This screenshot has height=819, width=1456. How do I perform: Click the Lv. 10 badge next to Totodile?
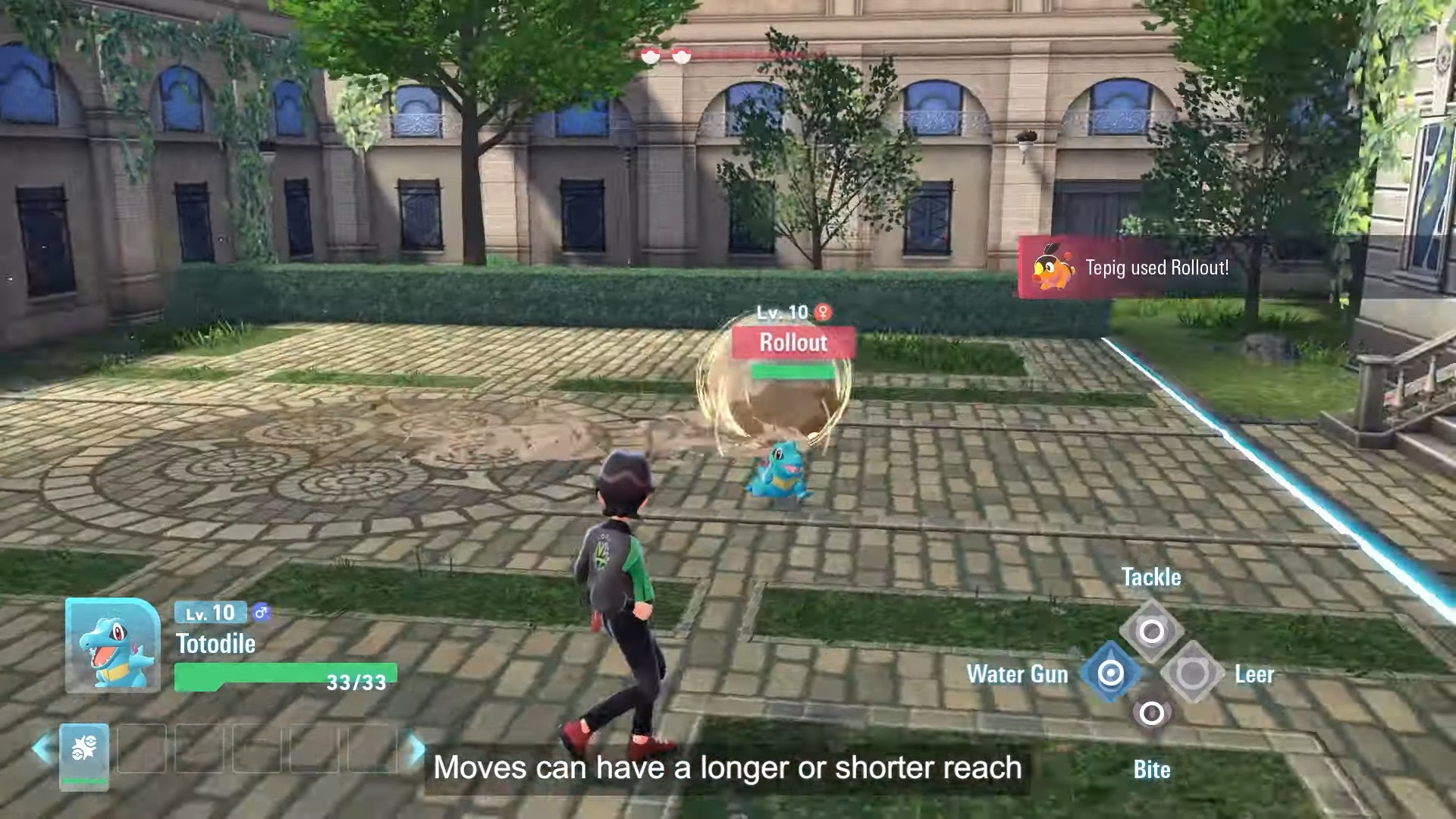pos(209,613)
